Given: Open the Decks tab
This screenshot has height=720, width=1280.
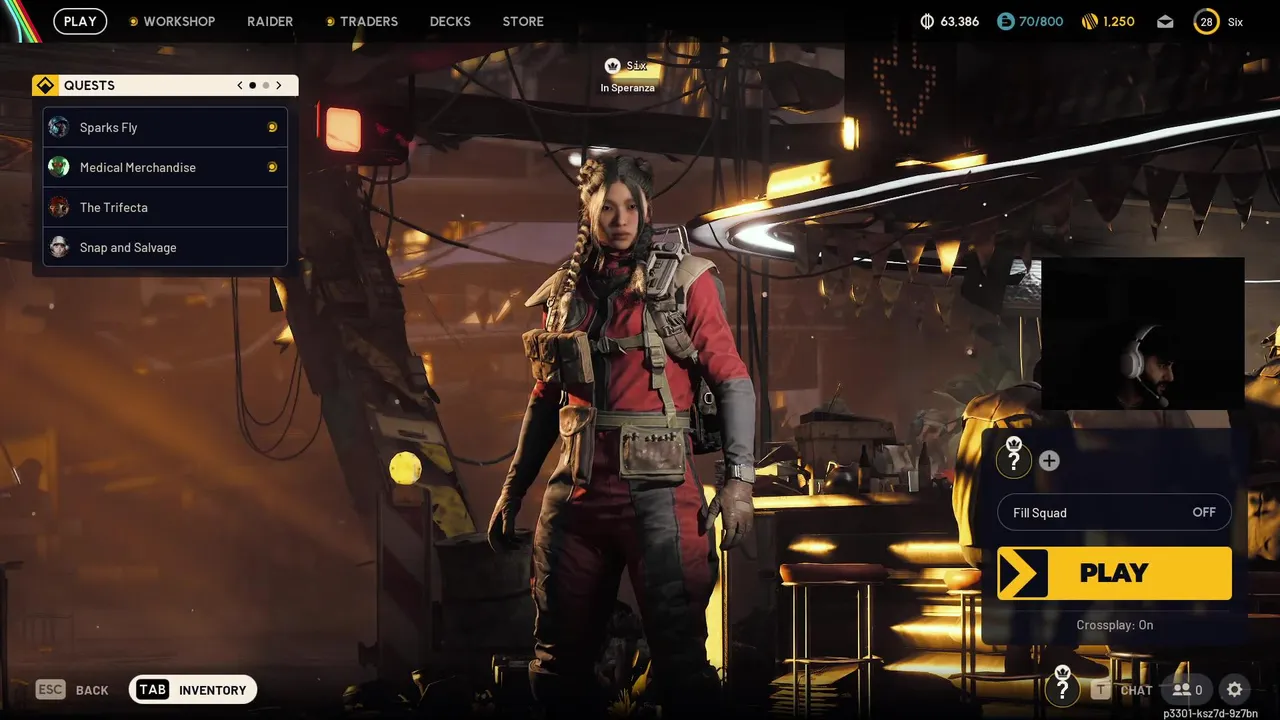Looking at the screenshot, I should [450, 21].
